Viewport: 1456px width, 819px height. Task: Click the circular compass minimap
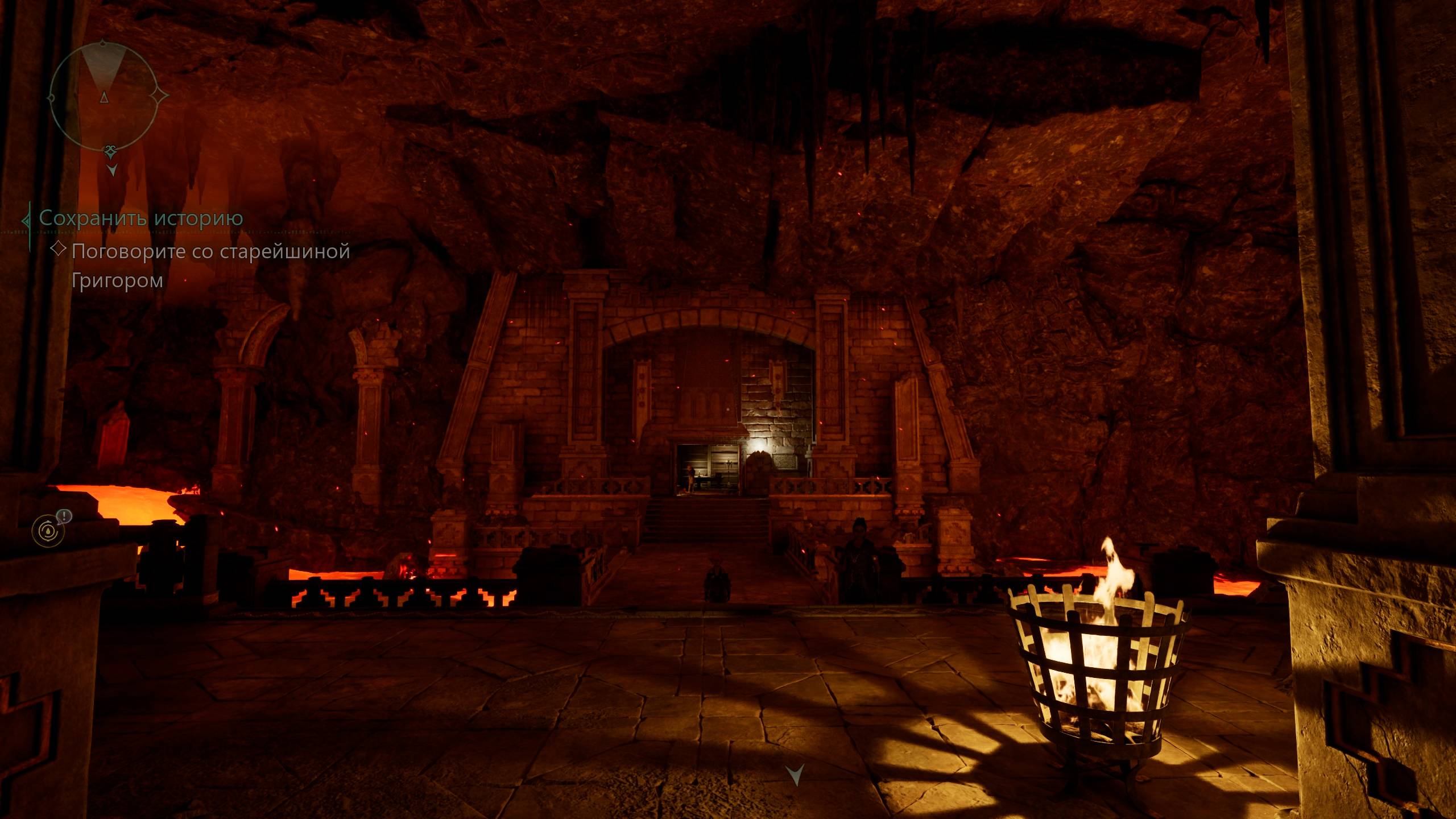pos(103,97)
